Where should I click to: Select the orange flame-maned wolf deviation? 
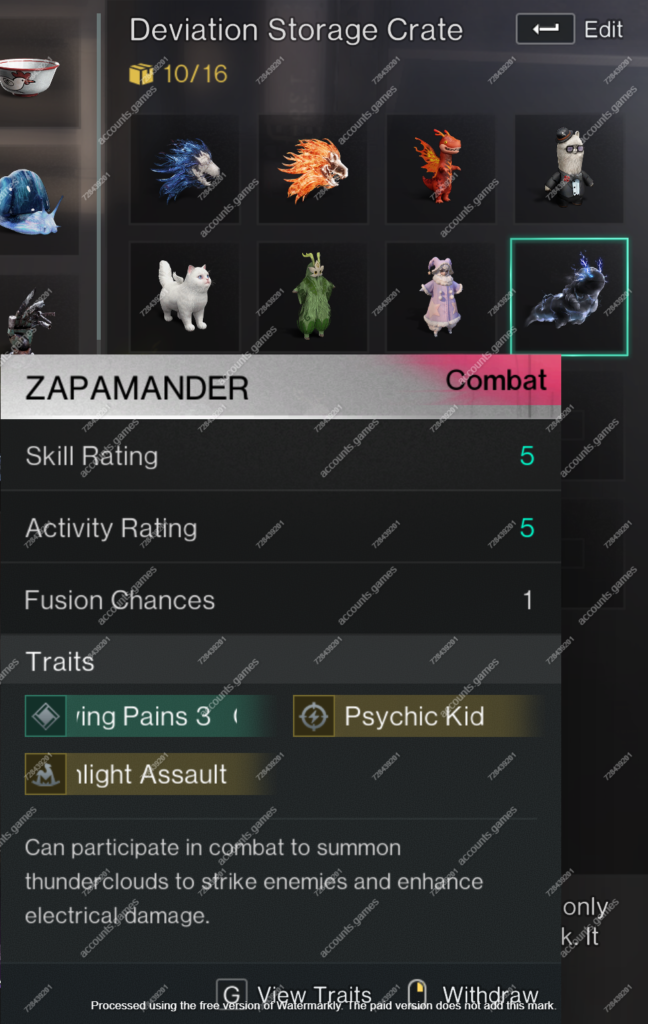[x=313, y=169]
